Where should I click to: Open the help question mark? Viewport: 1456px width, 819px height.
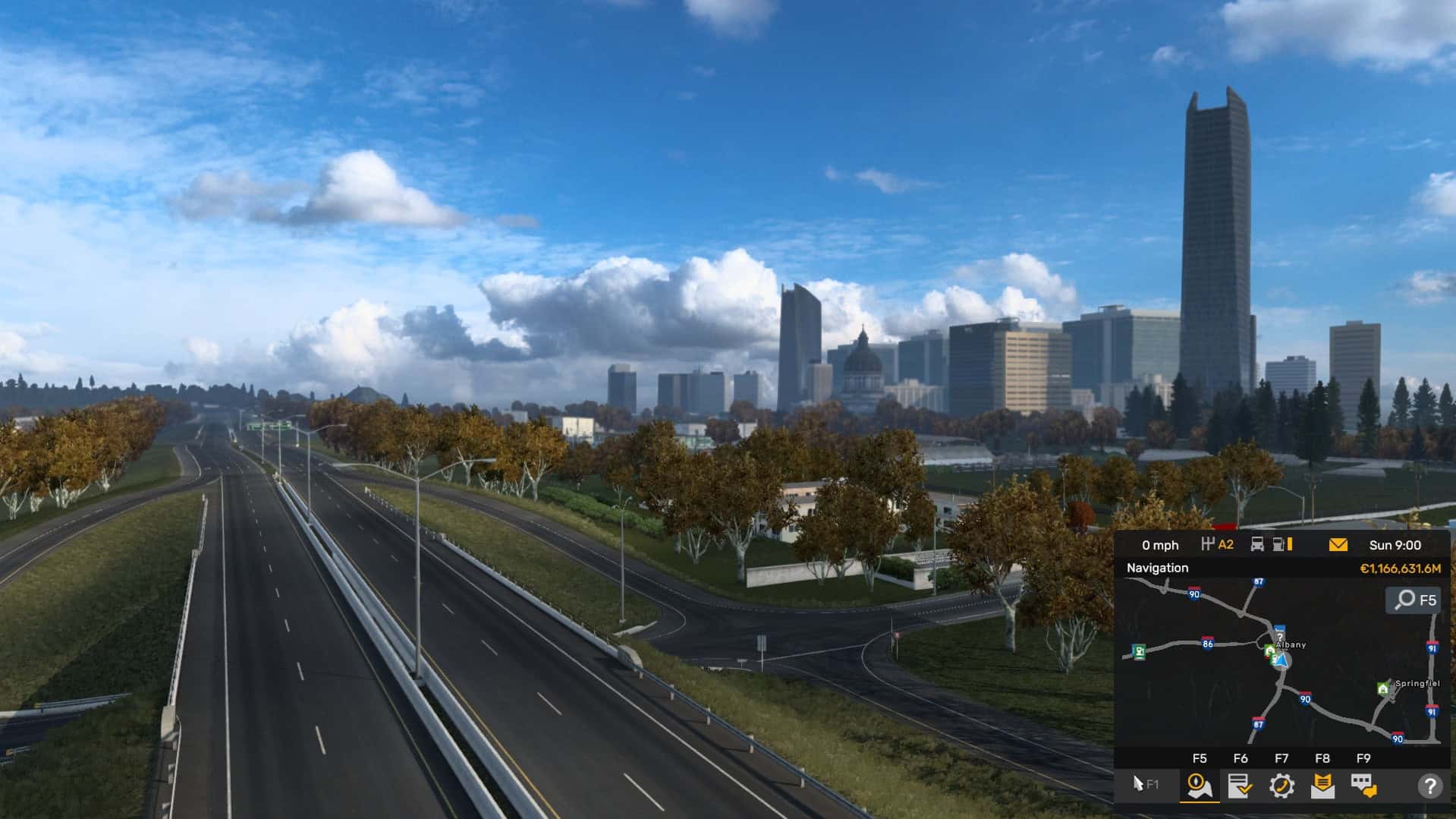click(1431, 786)
